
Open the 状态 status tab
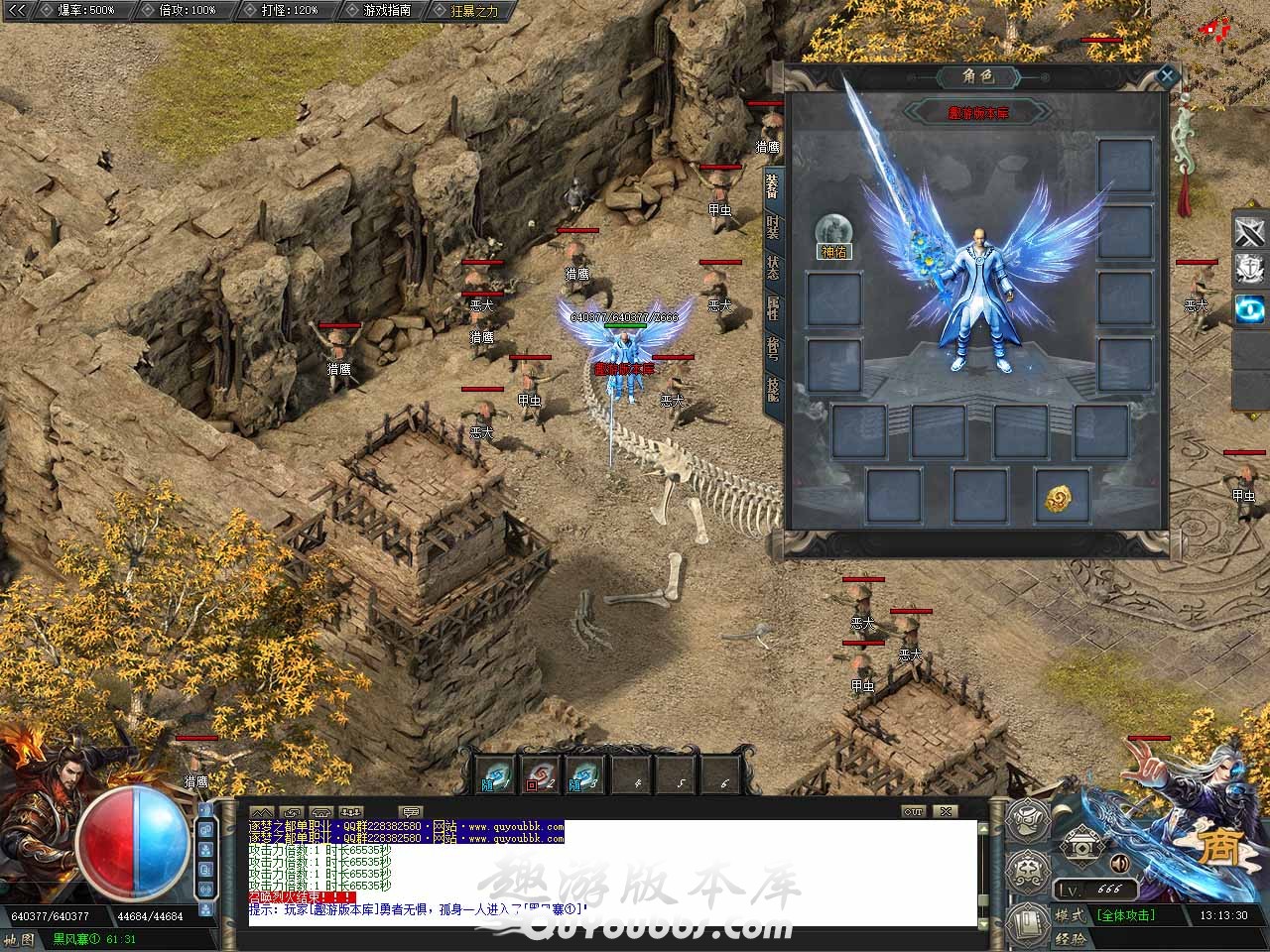(772, 268)
